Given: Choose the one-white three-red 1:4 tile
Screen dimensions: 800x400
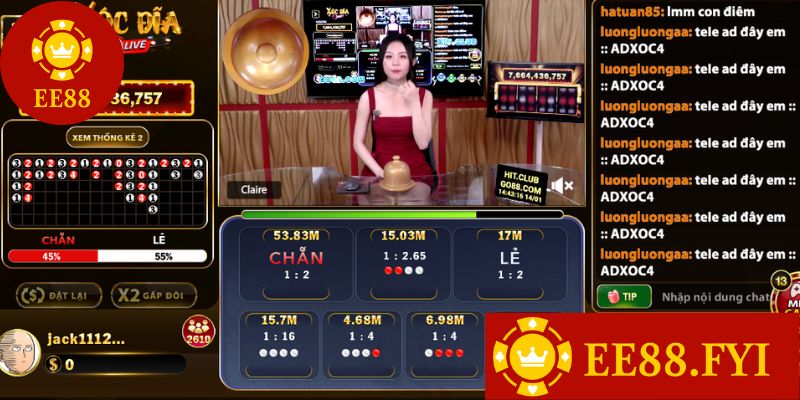Looking at the screenshot, I should coord(442,340).
